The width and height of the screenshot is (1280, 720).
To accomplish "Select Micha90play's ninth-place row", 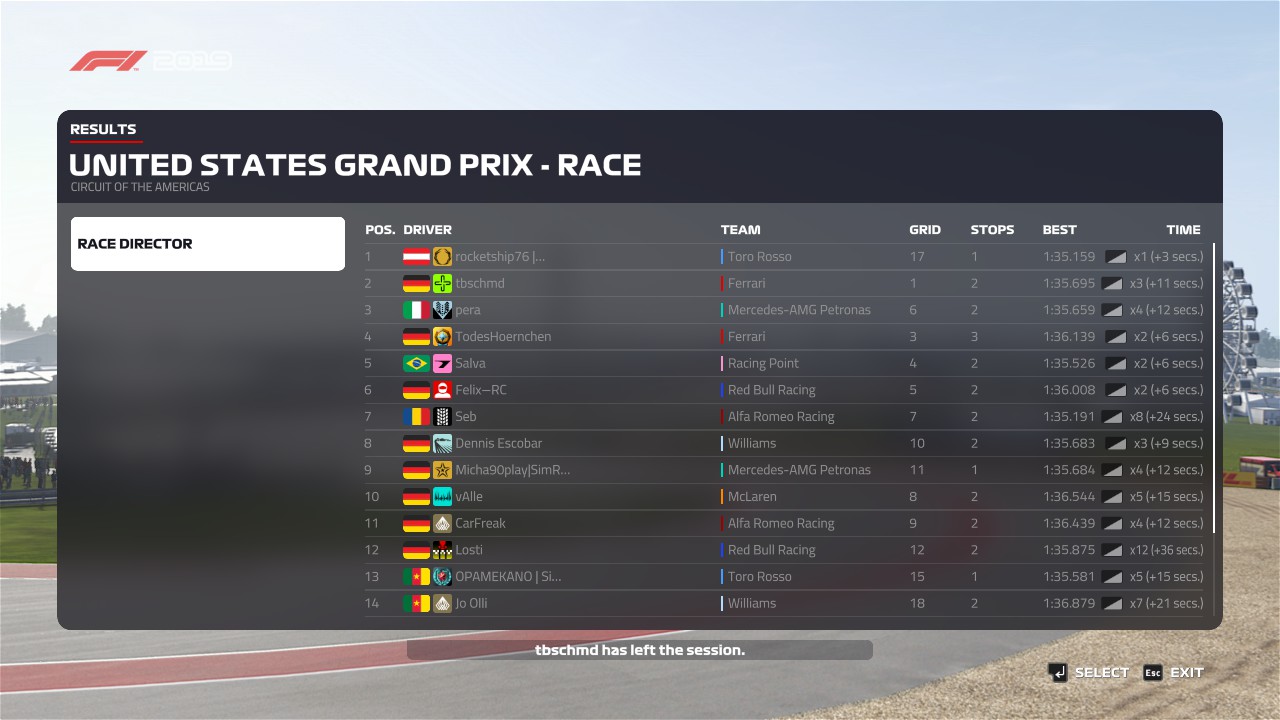I will click(784, 470).
